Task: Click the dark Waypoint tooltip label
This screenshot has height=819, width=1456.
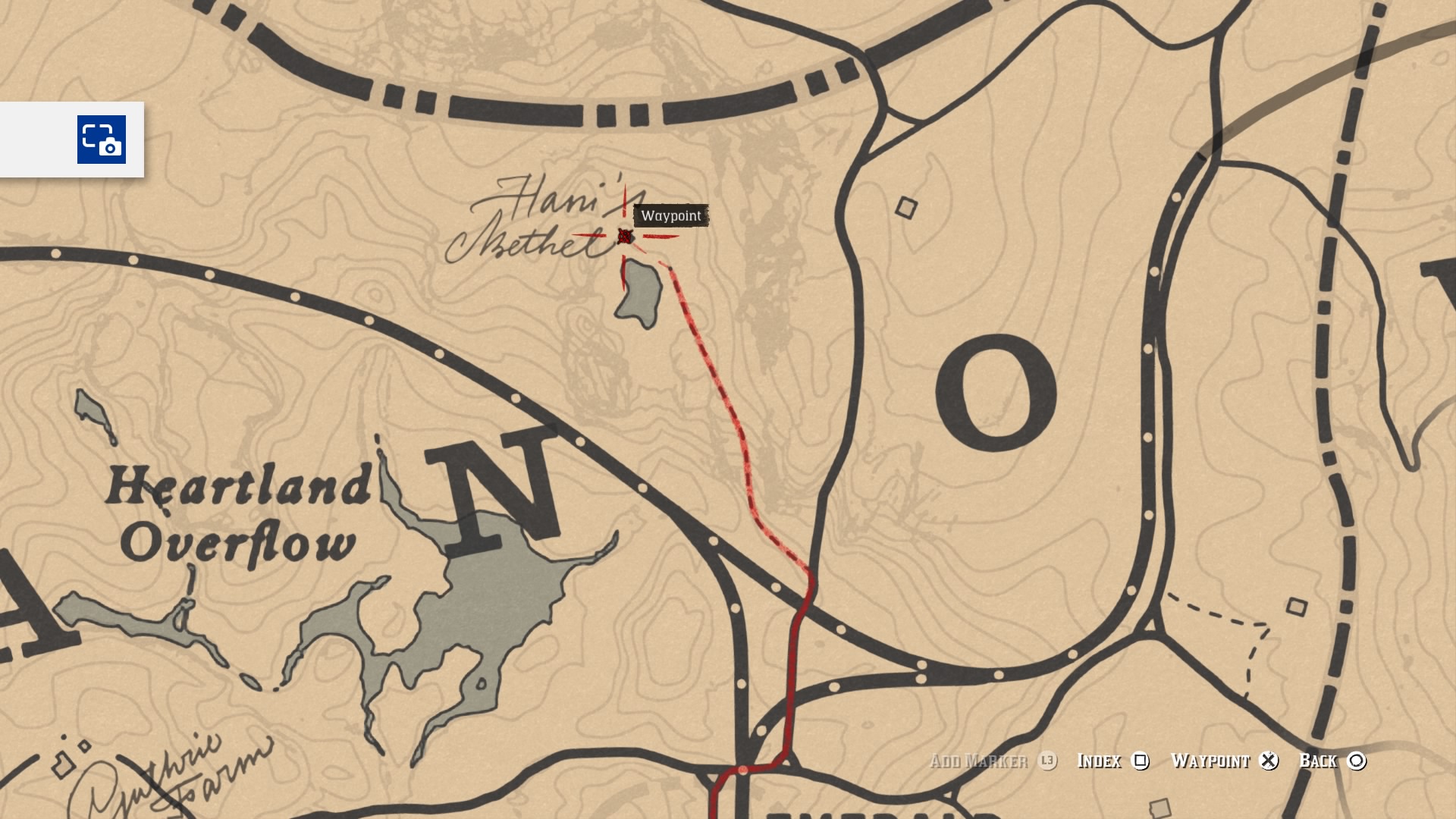Action: point(672,216)
